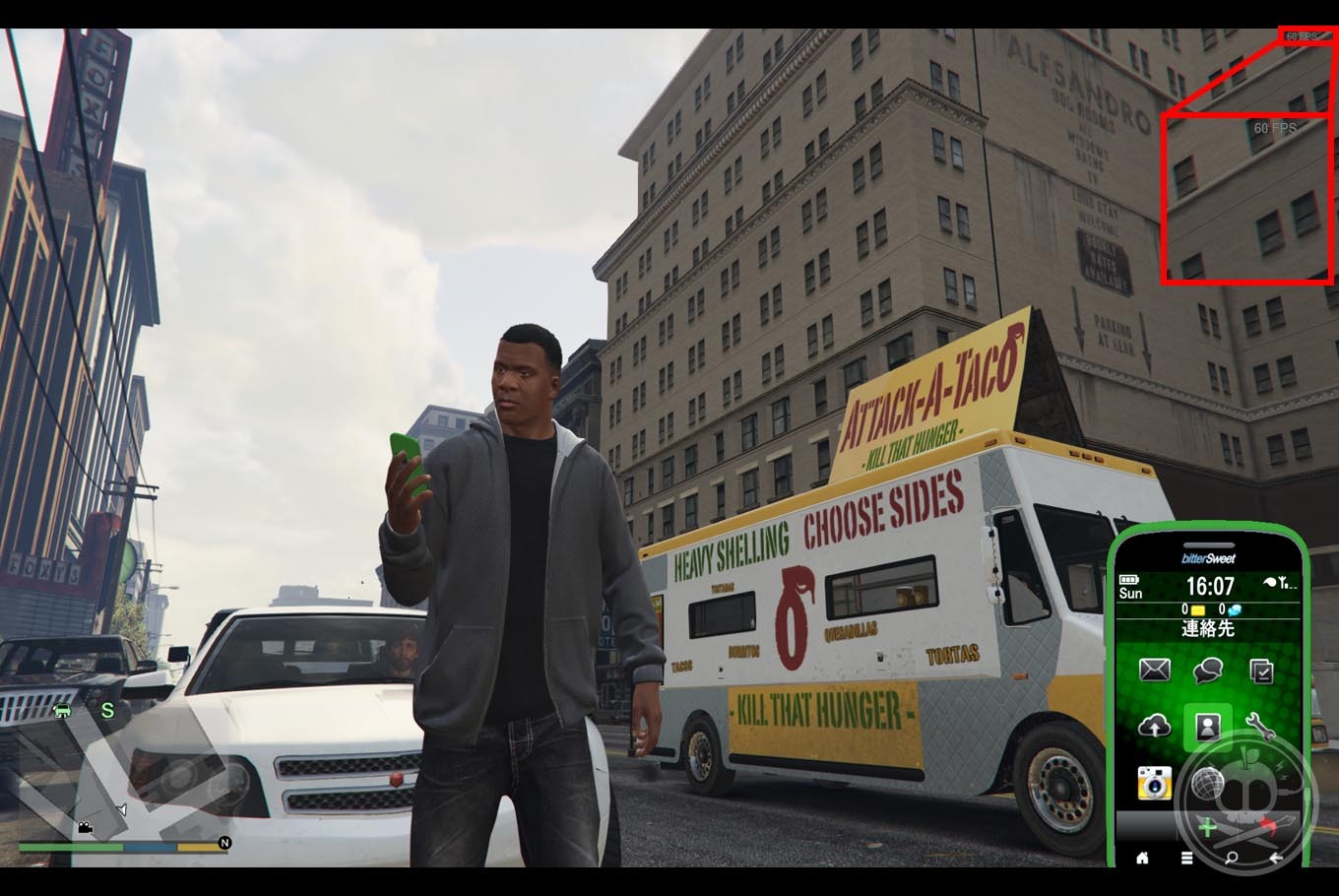
Task: Tap the phone's magnifying glass search button
Action: pyautogui.click(x=1232, y=858)
